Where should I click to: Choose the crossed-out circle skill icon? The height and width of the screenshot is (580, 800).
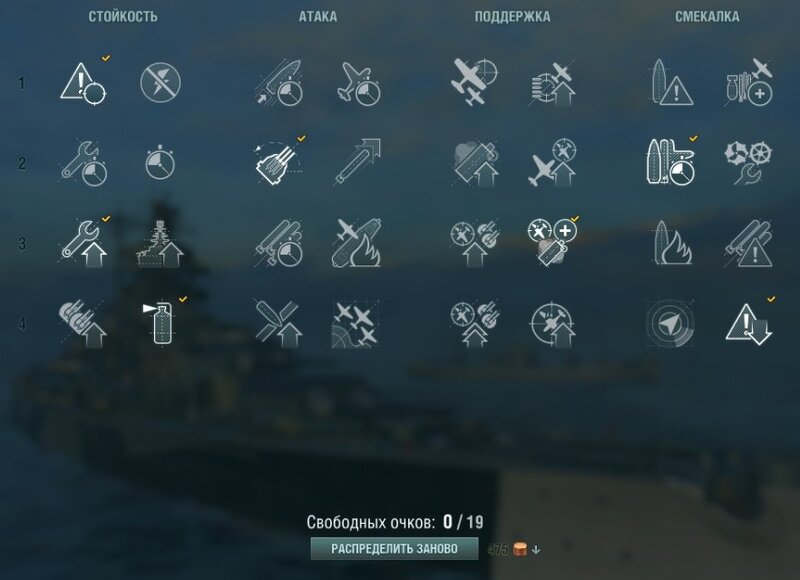[159, 81]
